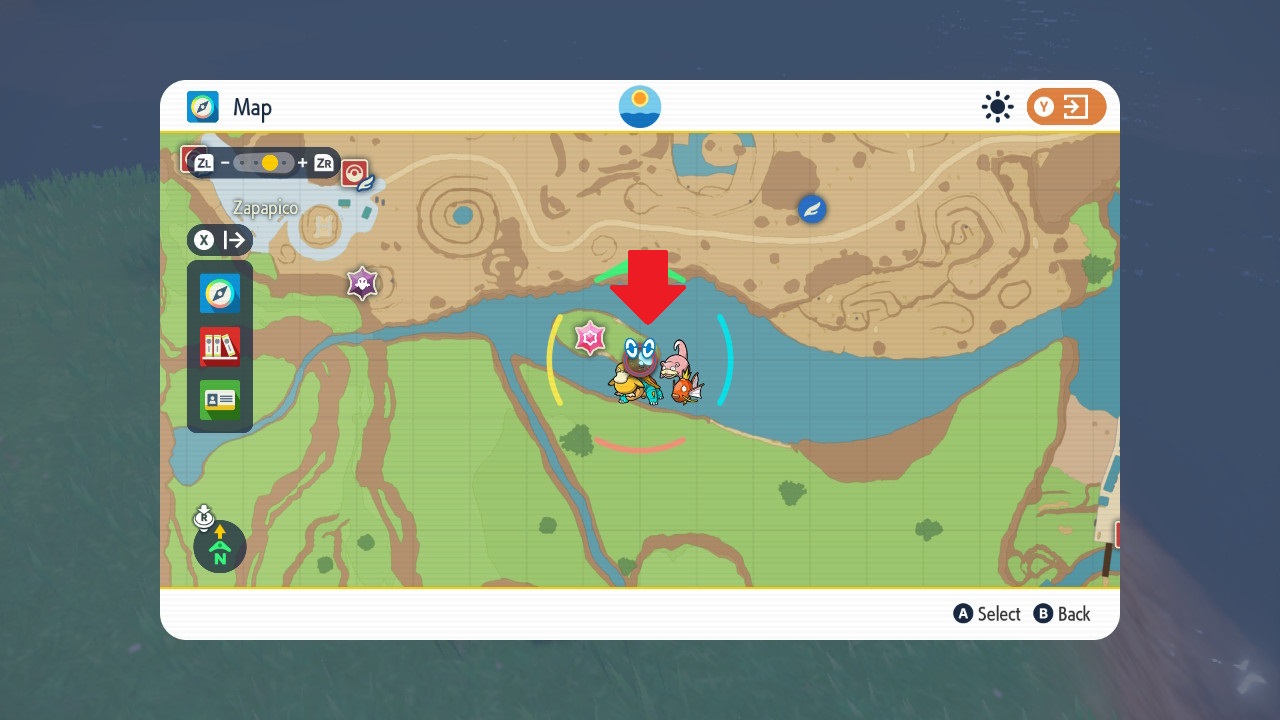
Task: Select the pink Tera Raid crystal marker
Action: click(590, 338)
